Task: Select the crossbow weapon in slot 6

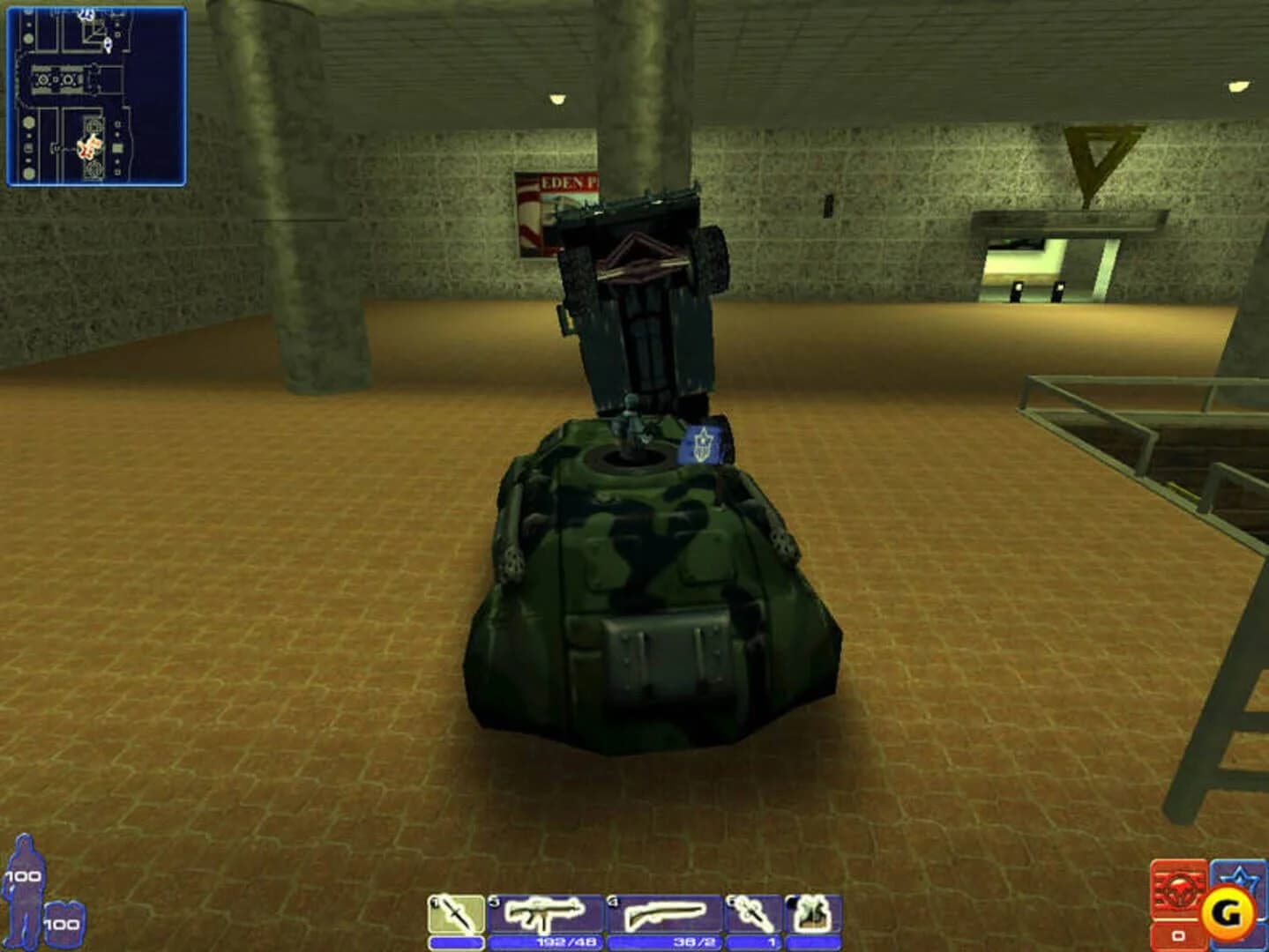Action: 750,914
